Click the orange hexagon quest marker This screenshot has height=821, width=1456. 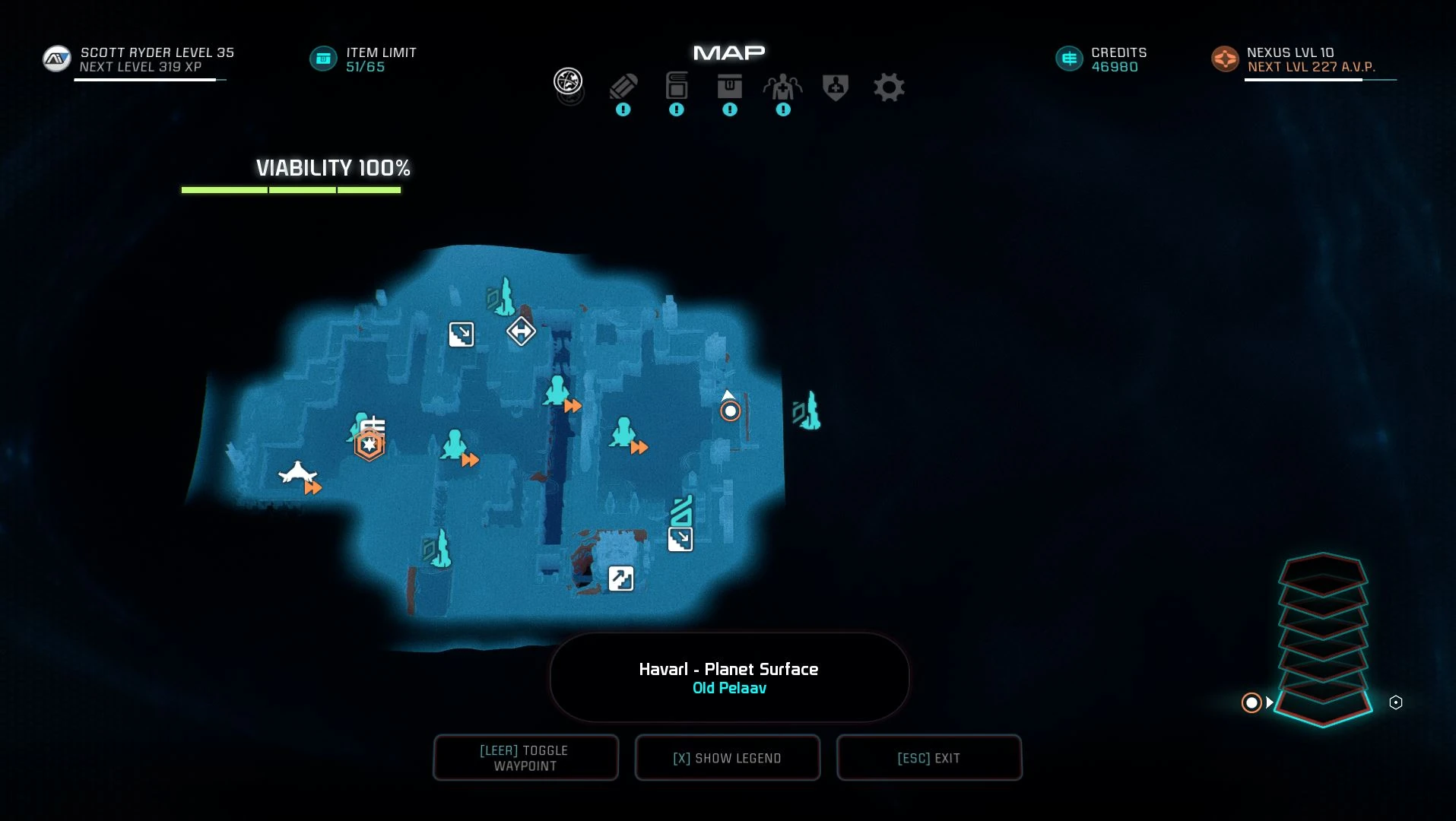370,445
